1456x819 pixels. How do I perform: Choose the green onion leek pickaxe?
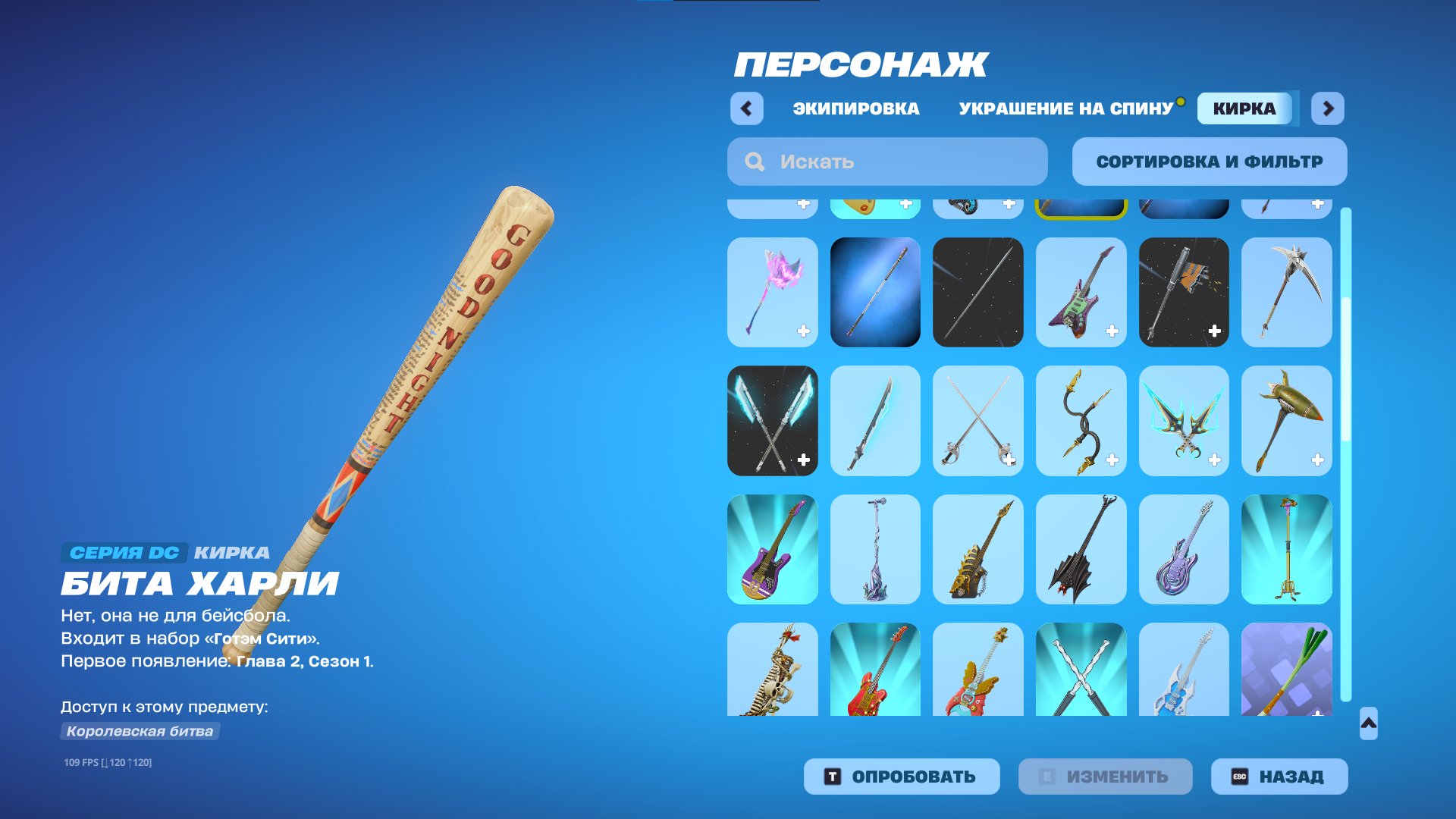point(1286,669)
